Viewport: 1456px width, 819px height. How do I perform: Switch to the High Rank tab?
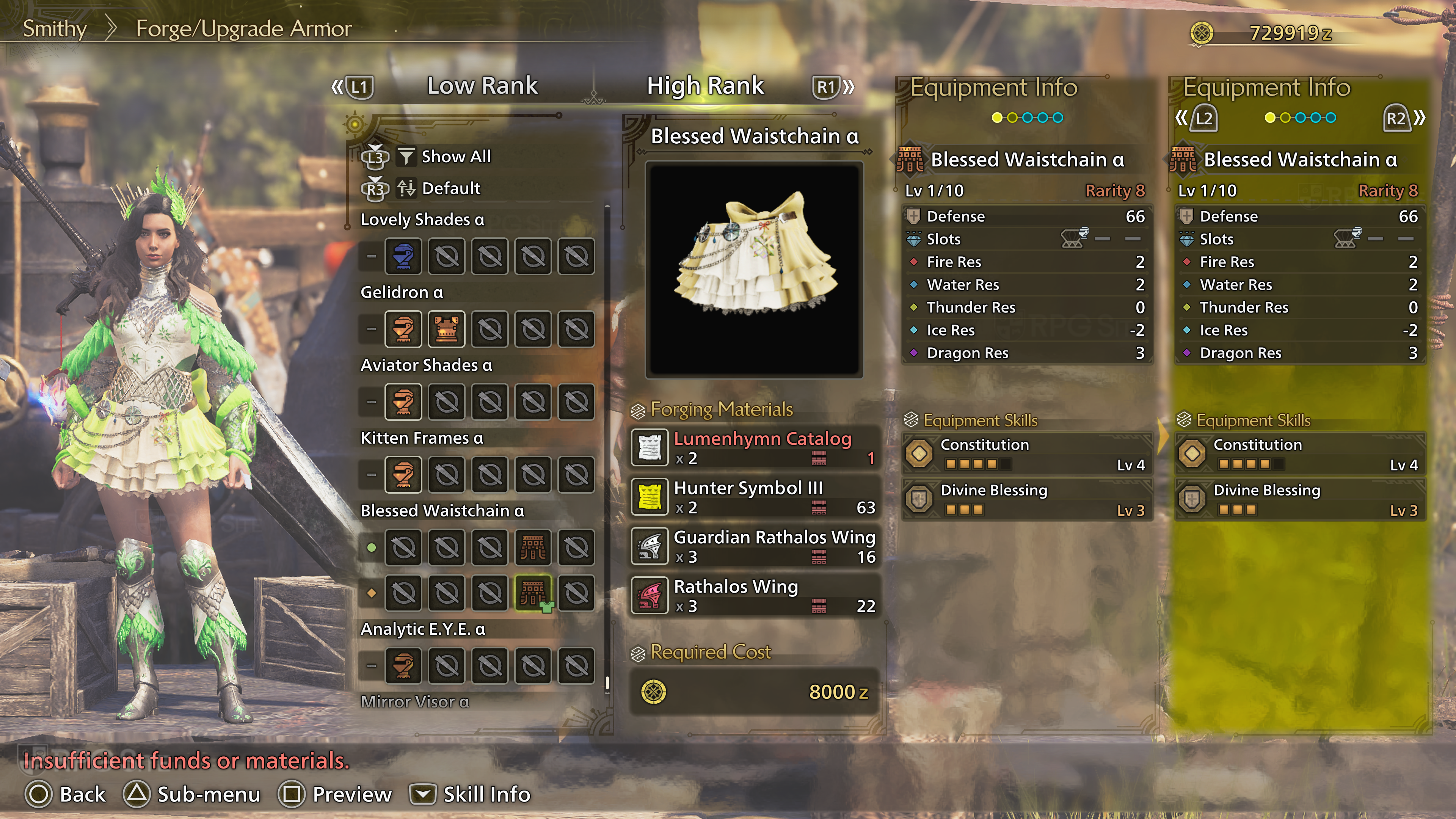pos(705,86)
